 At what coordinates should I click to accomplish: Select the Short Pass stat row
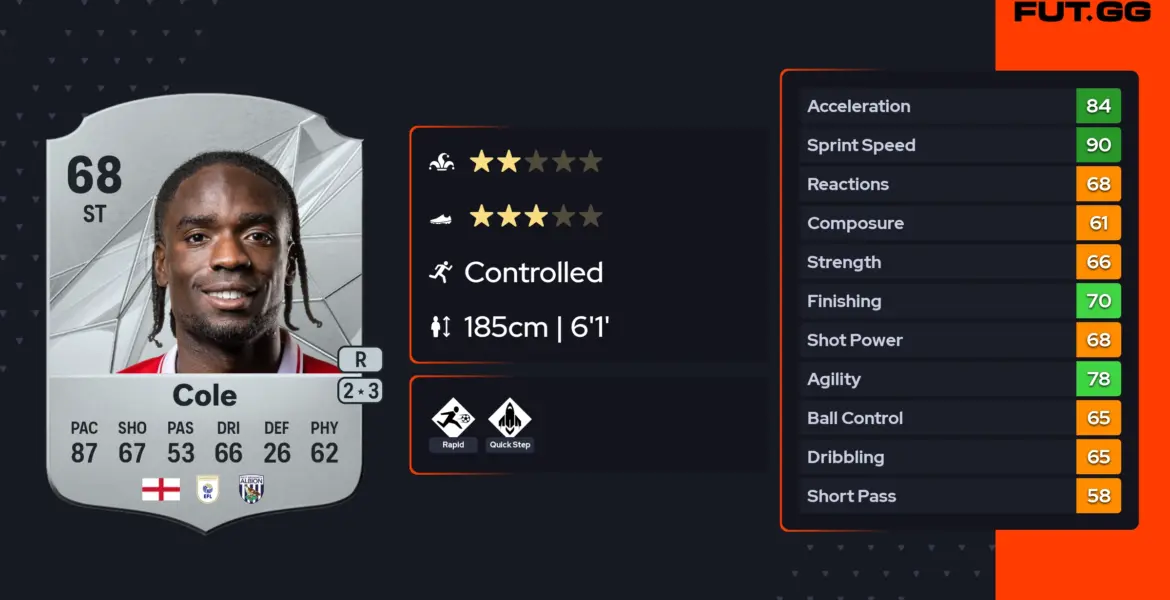point(960,496)
